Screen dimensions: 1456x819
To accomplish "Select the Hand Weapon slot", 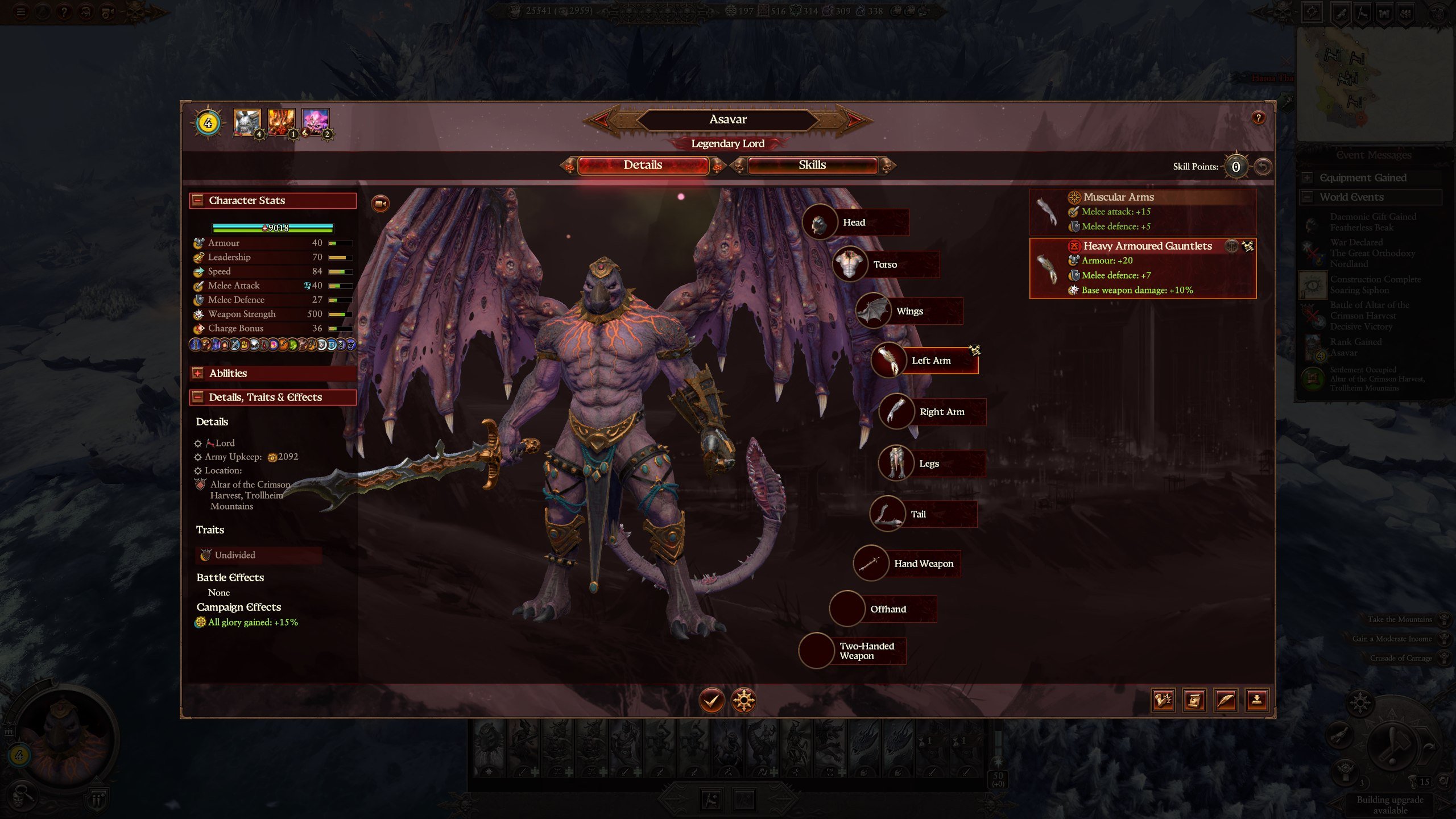I will coord(923,564).
